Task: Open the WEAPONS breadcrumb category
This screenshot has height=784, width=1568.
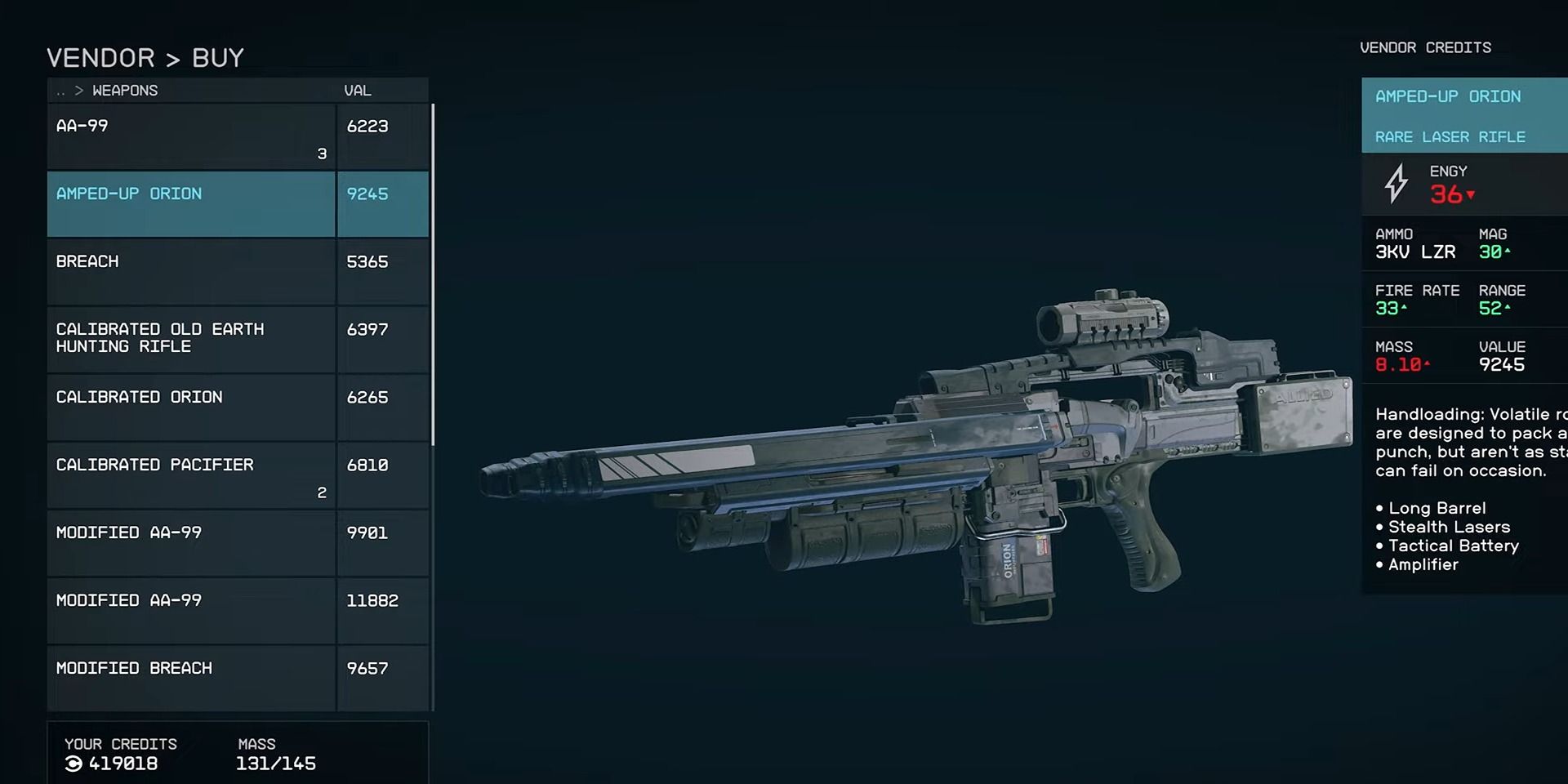Action: click(x=125, y=90)
